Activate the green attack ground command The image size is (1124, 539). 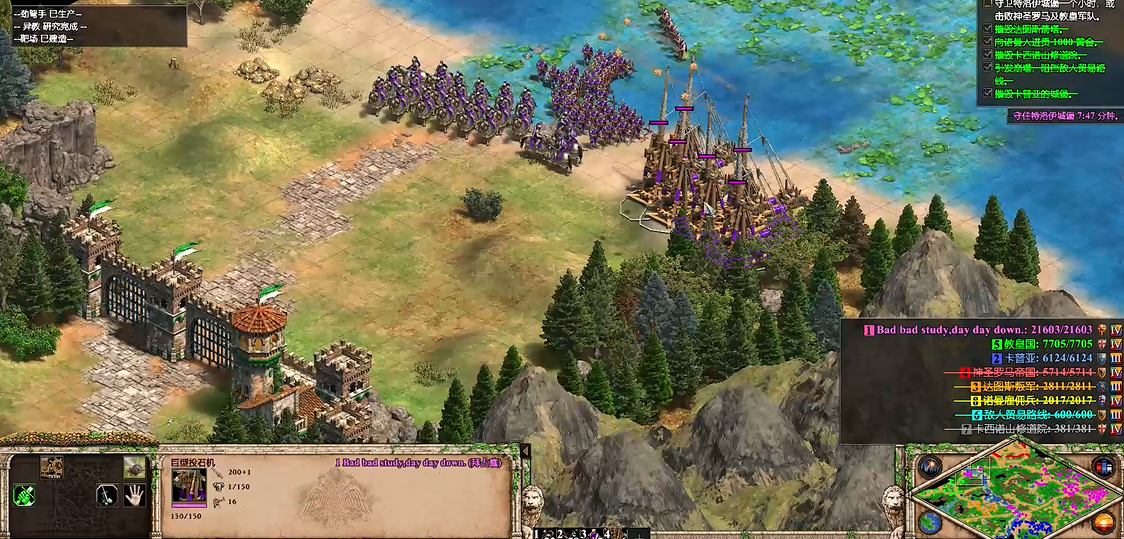tap(23, 494)
